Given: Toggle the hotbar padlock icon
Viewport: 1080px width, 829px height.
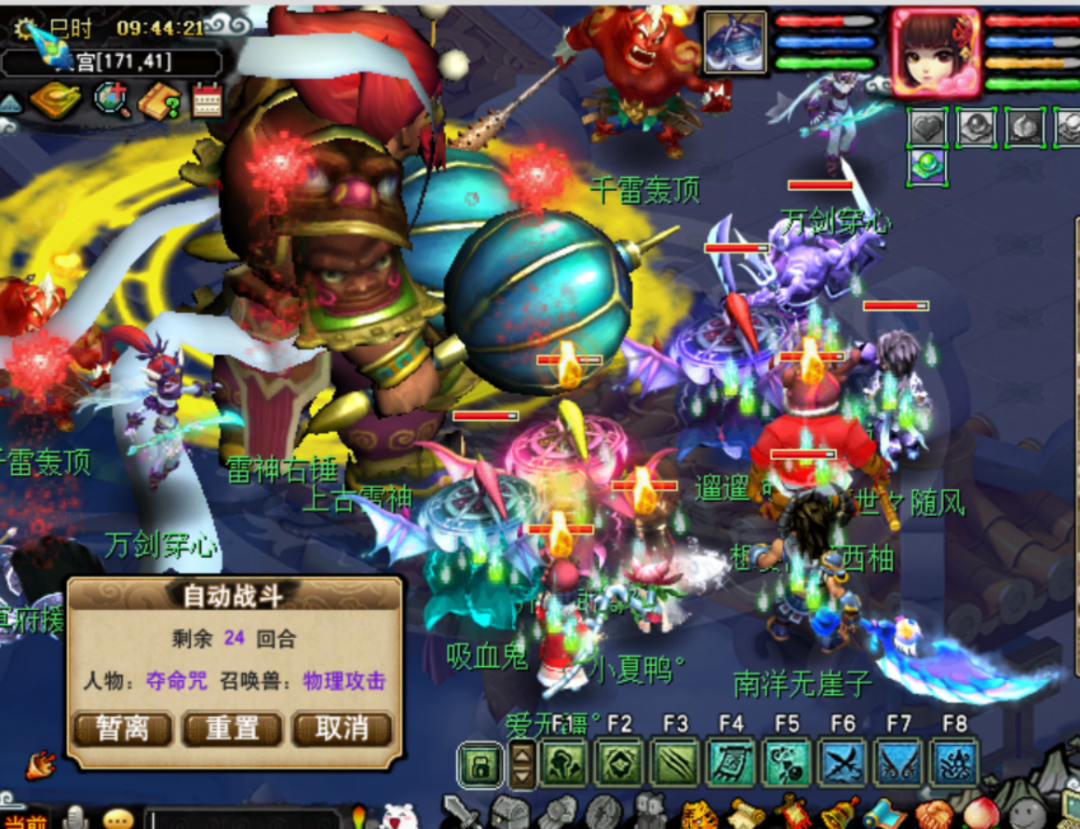Looking at the screenshot, I should [x=481, y=766].
